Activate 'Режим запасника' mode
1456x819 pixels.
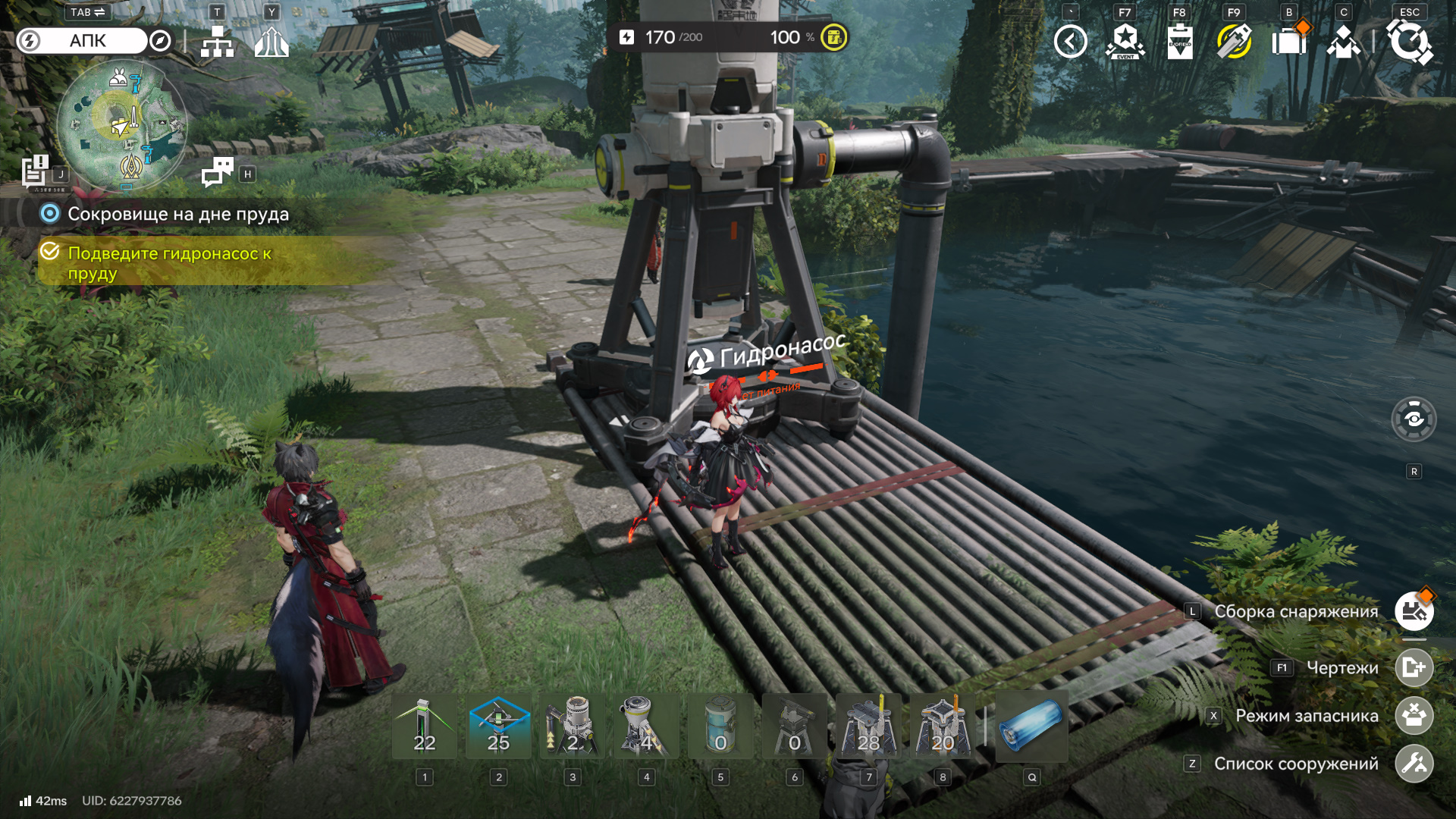pyautogui.click(x=1414, y=715)
